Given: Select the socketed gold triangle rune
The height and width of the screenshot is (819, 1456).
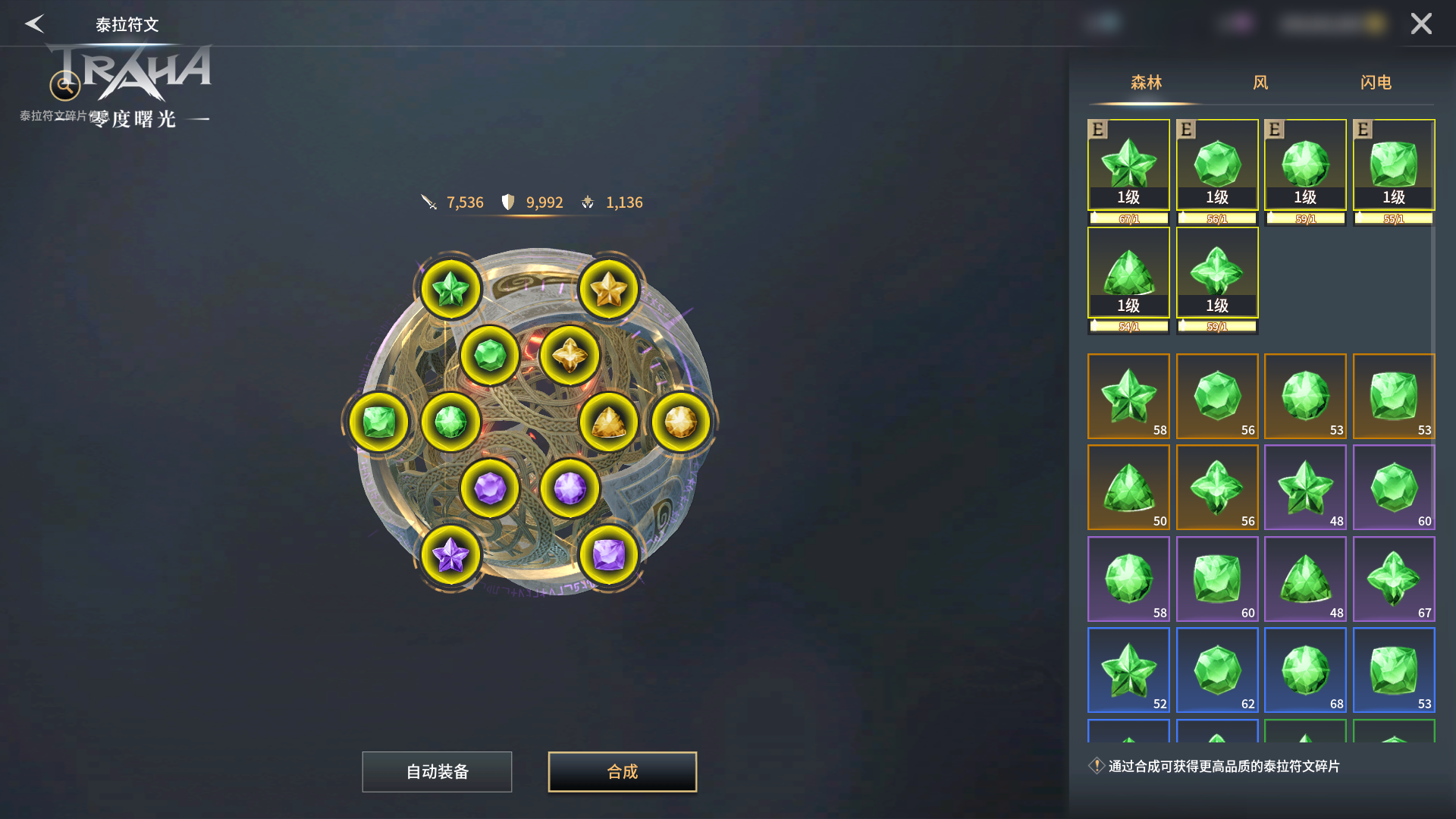Looking at the screenshot, I should coord(608,422).
